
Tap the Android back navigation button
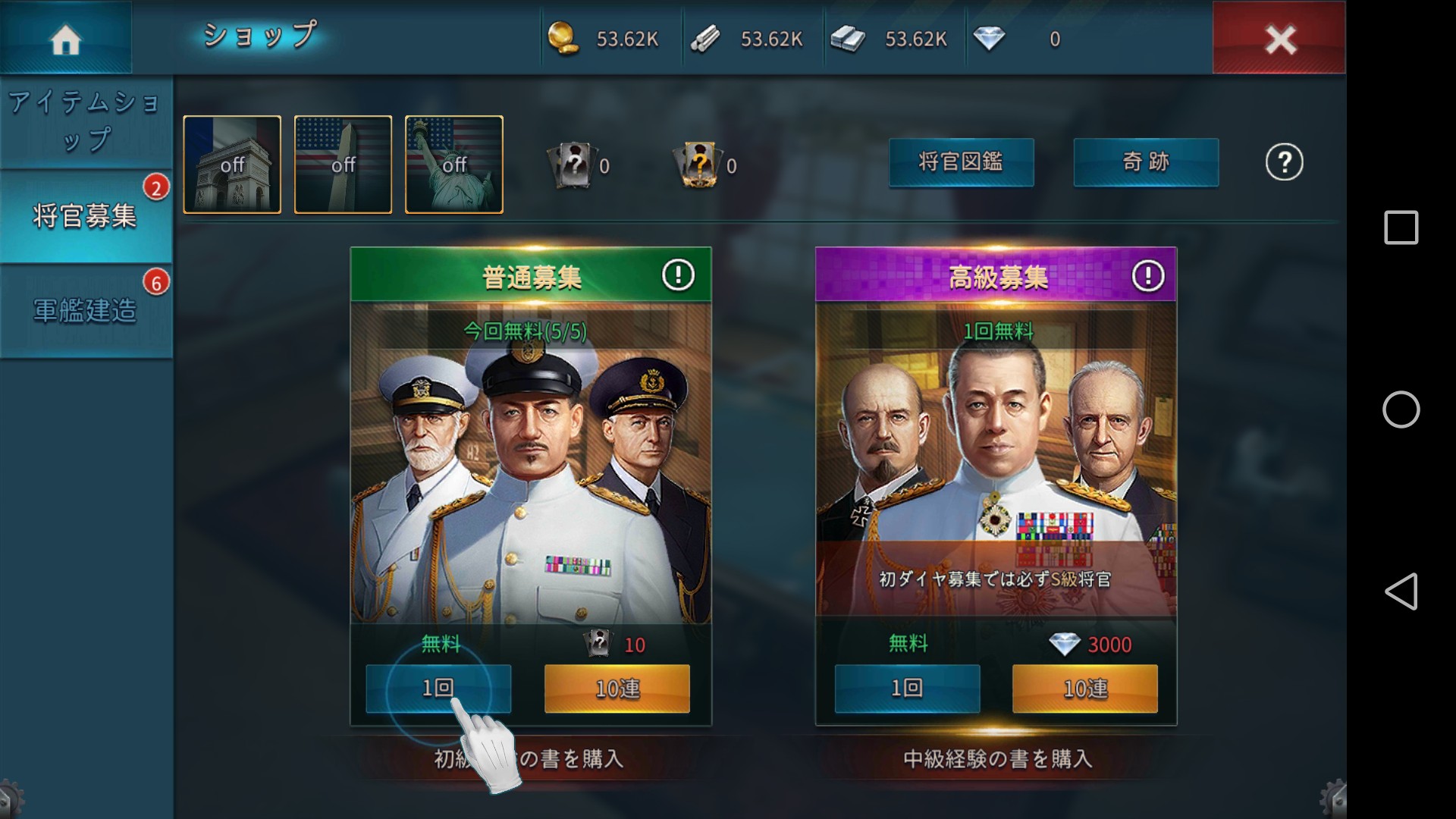tap(1401, 591)
